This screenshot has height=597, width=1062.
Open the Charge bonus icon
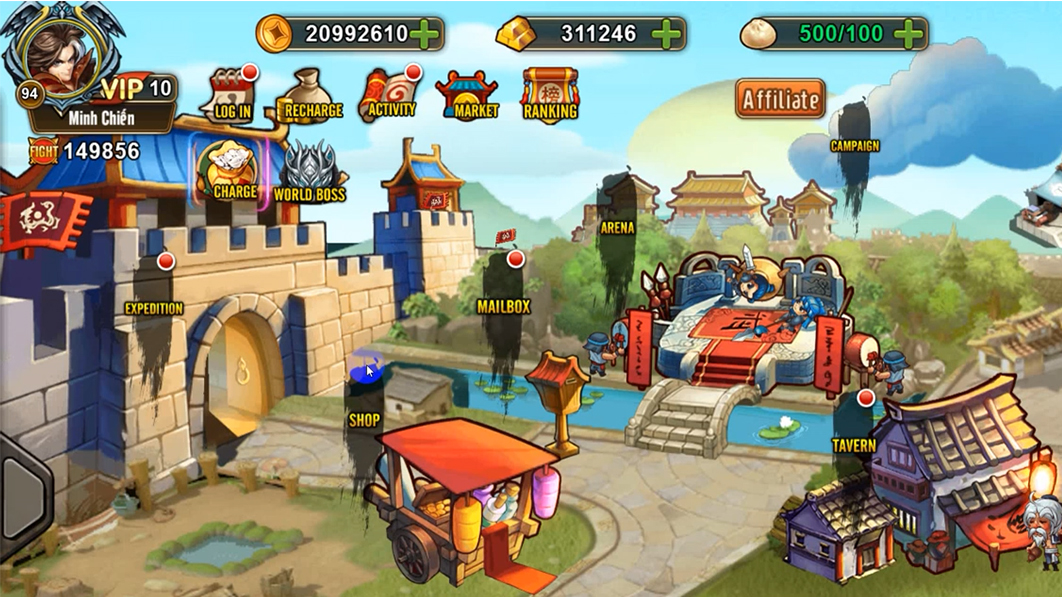coord(234,171)
